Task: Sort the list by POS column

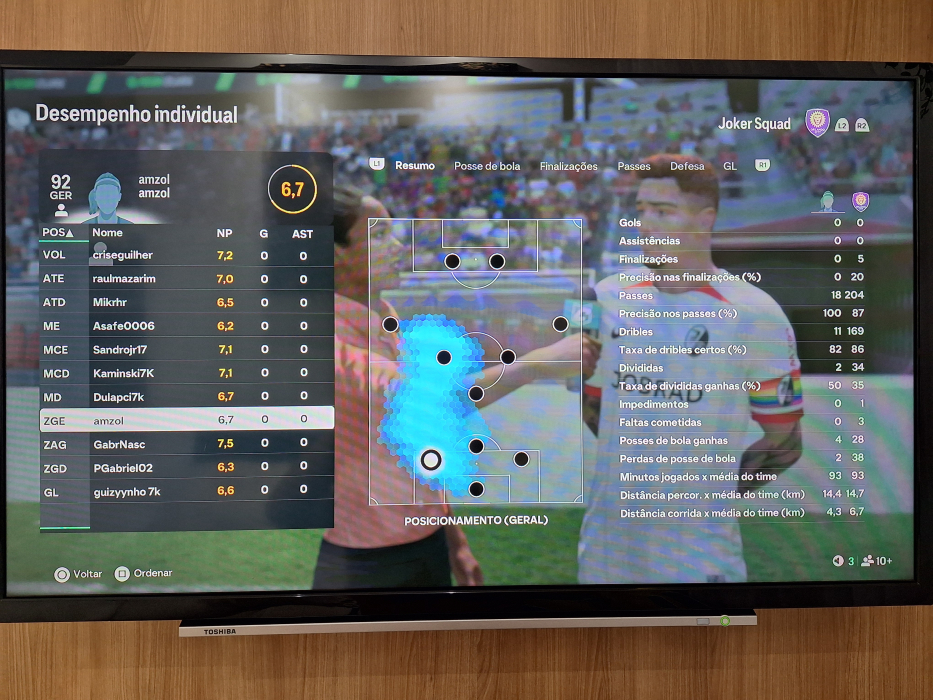Action: coord(56,233)
